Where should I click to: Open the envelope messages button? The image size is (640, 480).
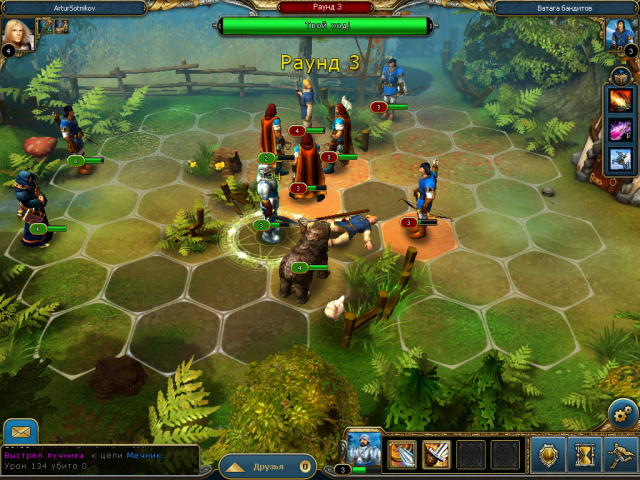point(20,431)
